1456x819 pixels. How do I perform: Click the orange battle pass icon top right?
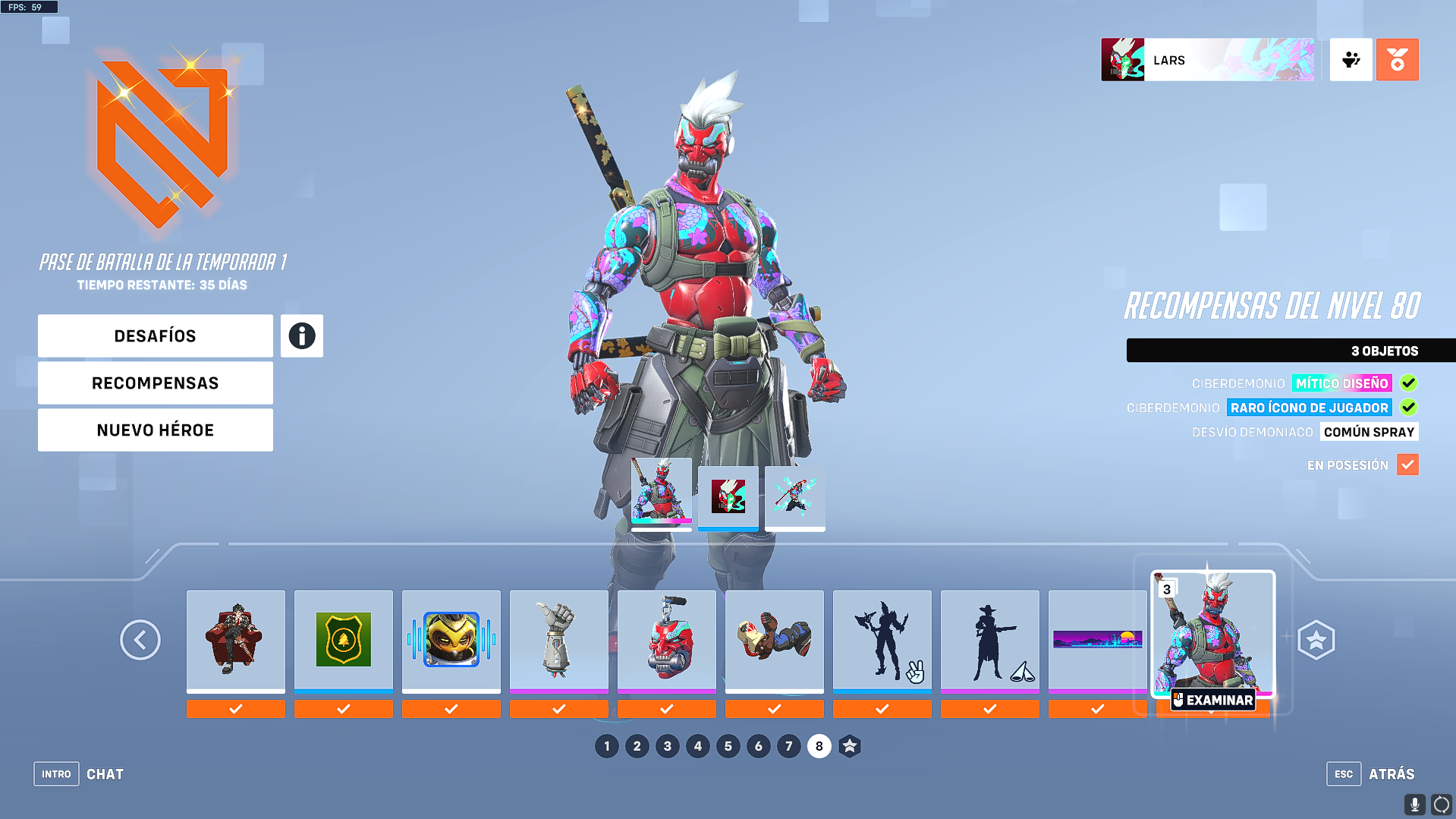tap(1397, 59)
